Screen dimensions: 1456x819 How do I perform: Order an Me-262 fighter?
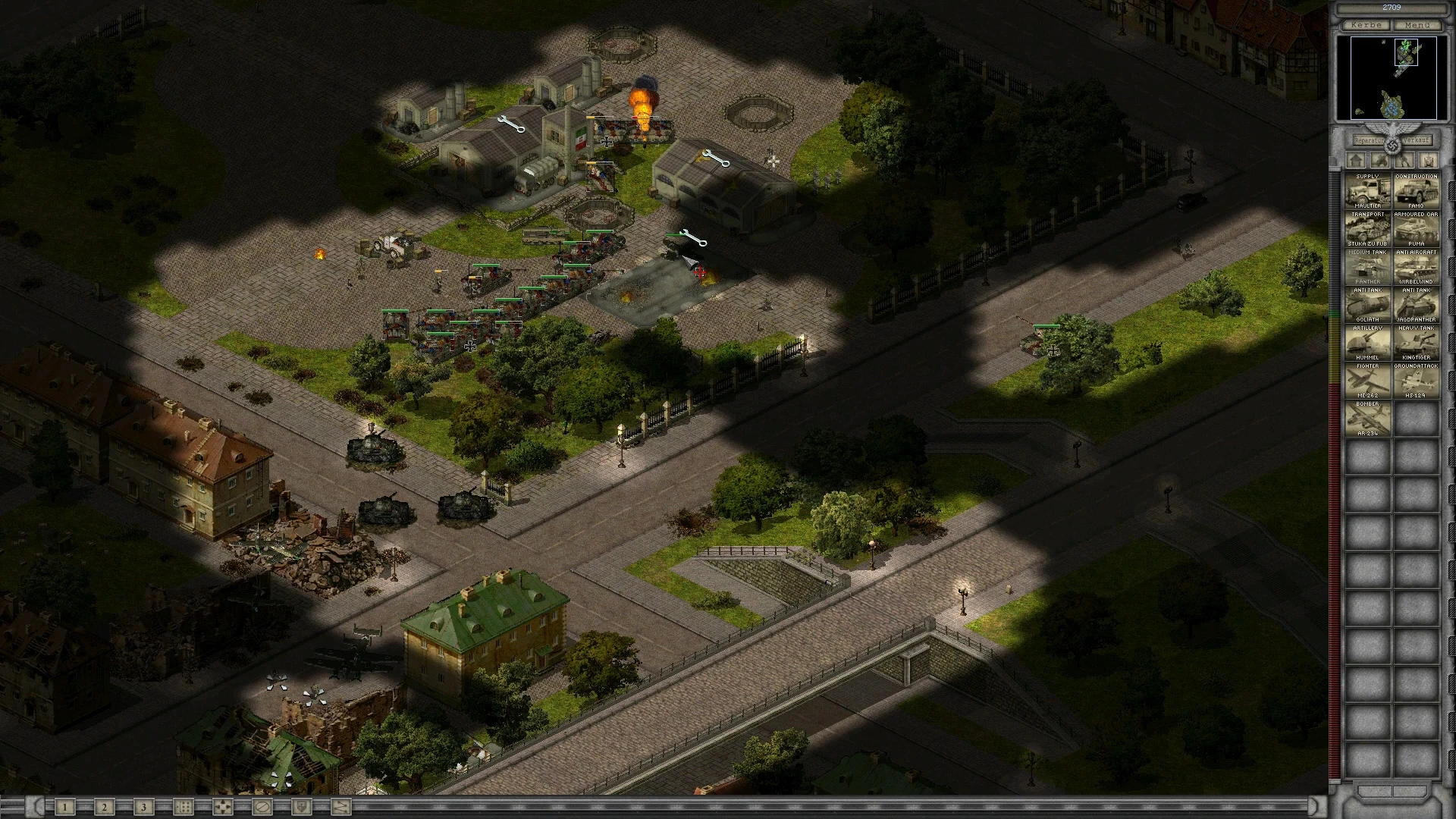1368,381
